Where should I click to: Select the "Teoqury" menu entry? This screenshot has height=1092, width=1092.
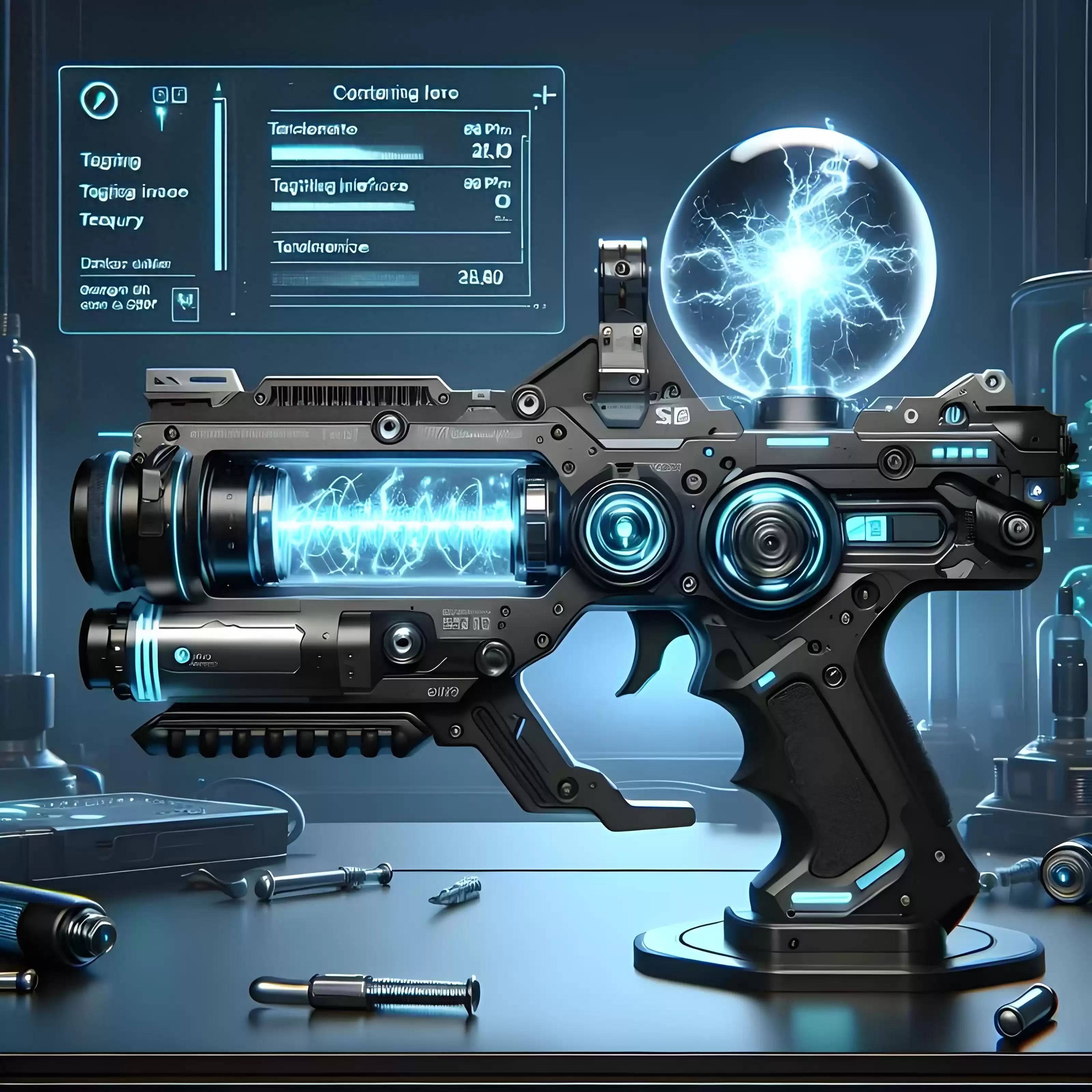(111, 220)
